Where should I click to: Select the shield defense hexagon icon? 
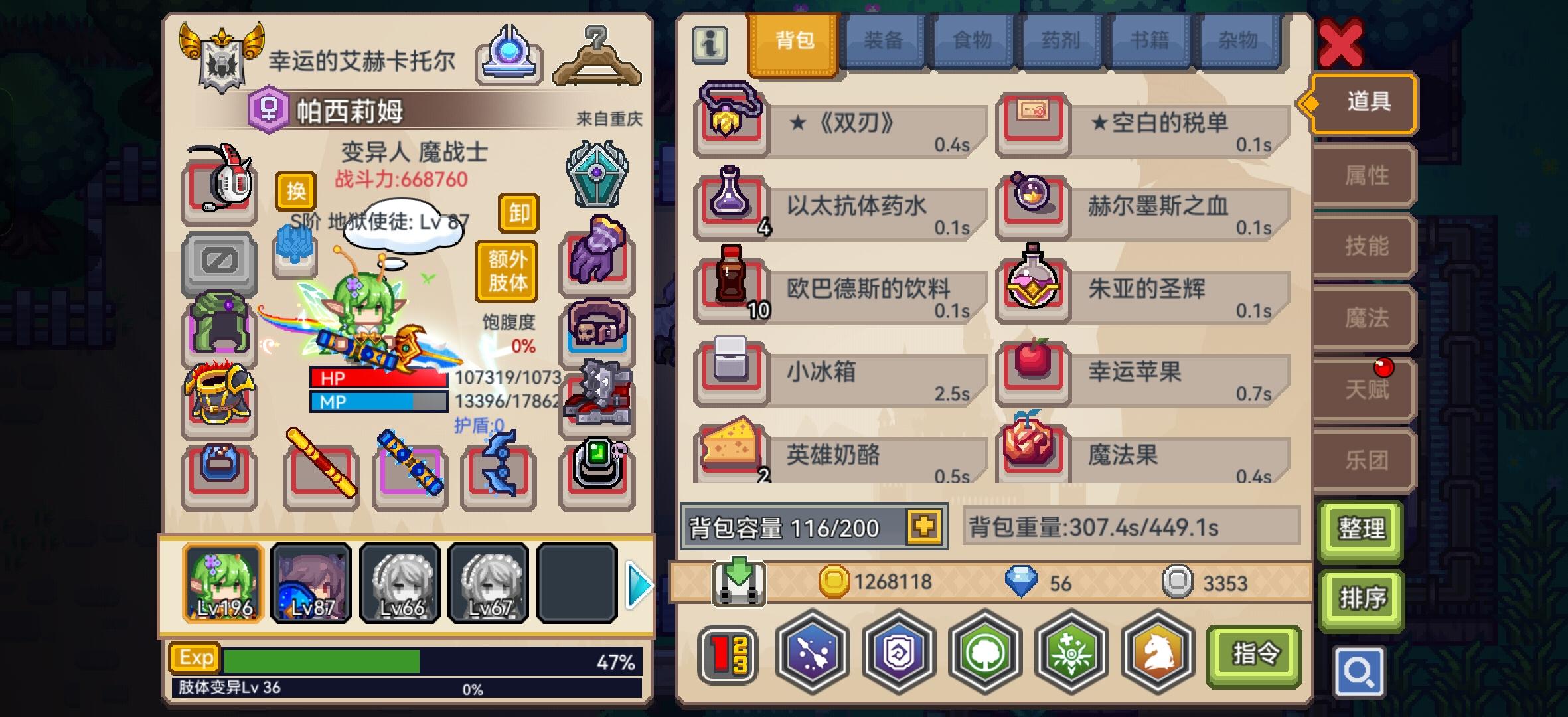(899, 654)
